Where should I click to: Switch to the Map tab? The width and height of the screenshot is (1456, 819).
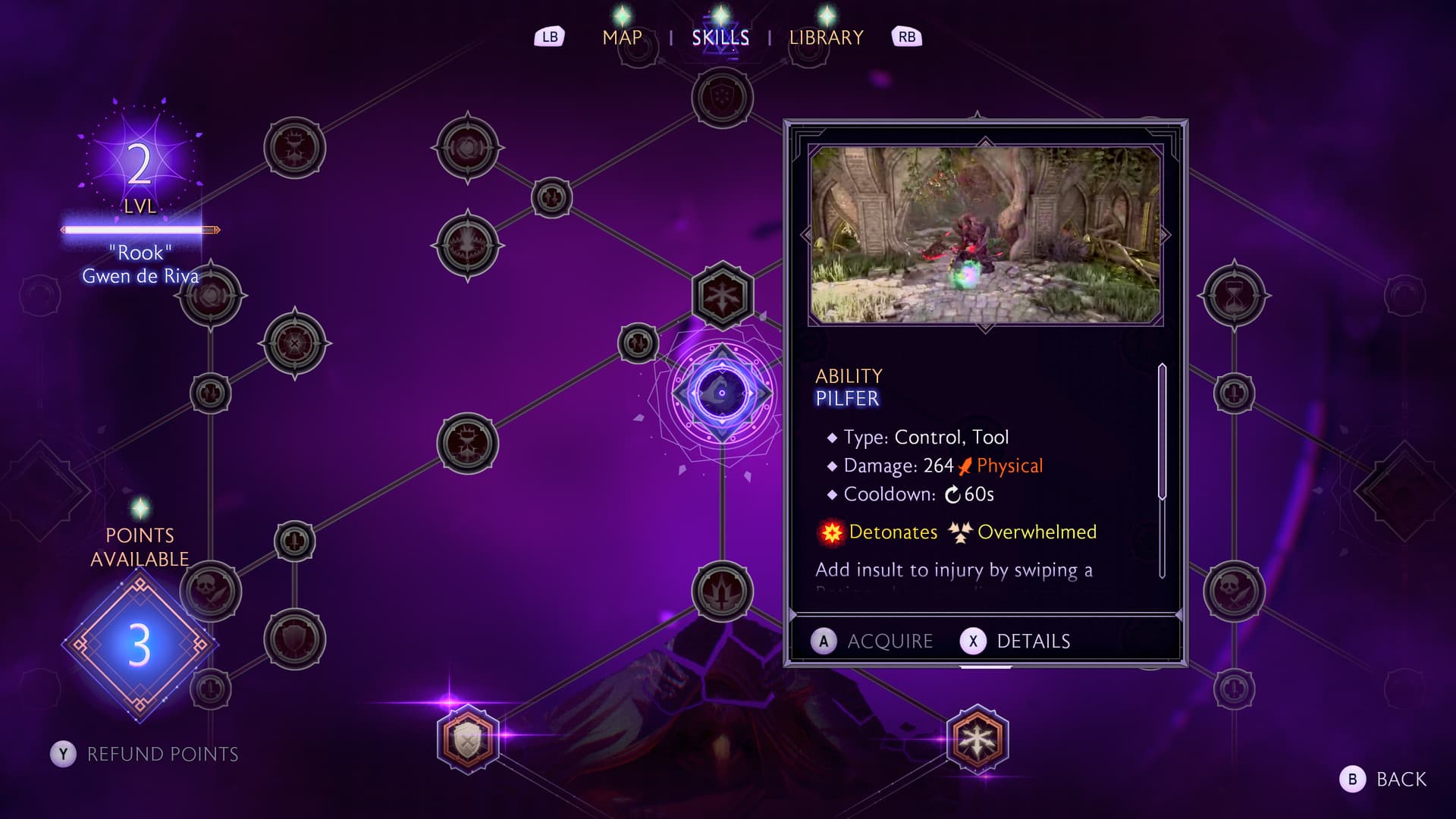click(622, 37)
